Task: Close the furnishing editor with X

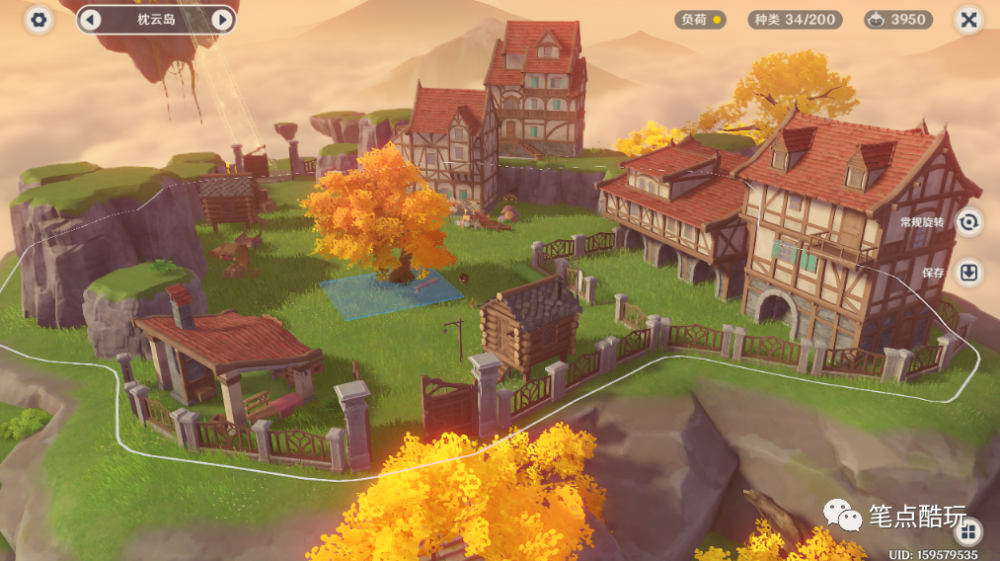Action: click(968, 19)
